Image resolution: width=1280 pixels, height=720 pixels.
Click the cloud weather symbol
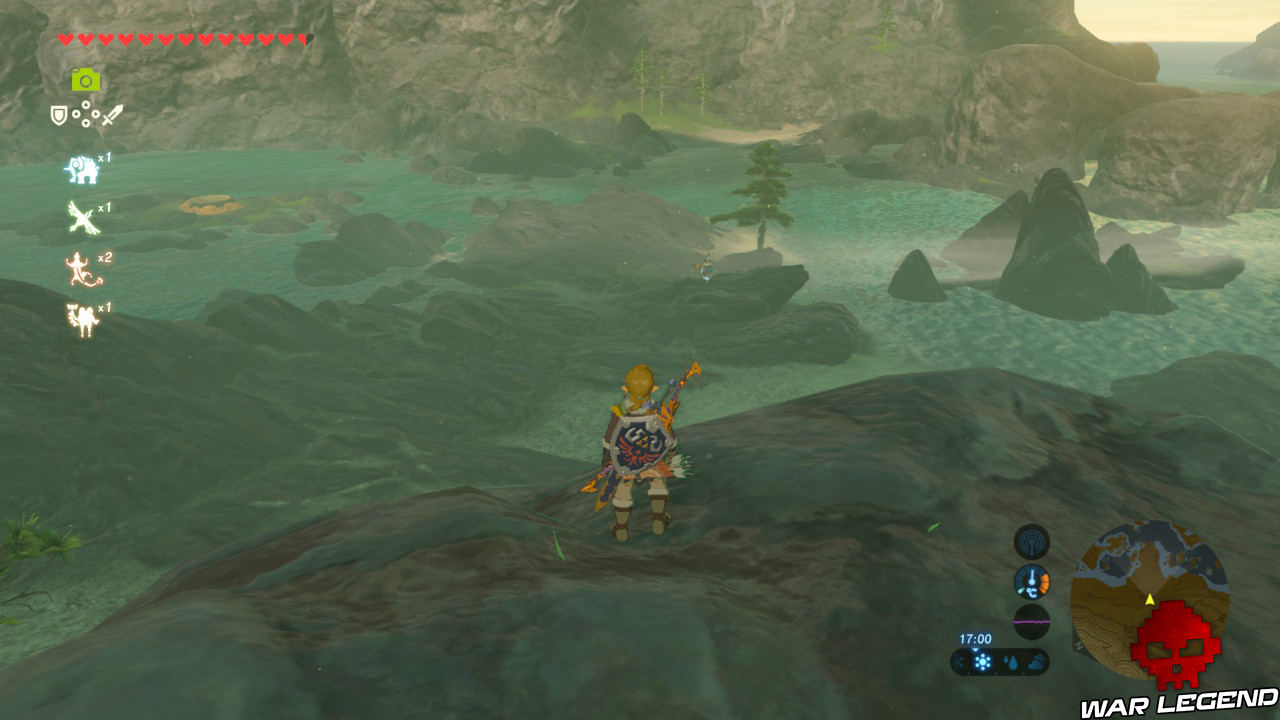pos(1036,662)
